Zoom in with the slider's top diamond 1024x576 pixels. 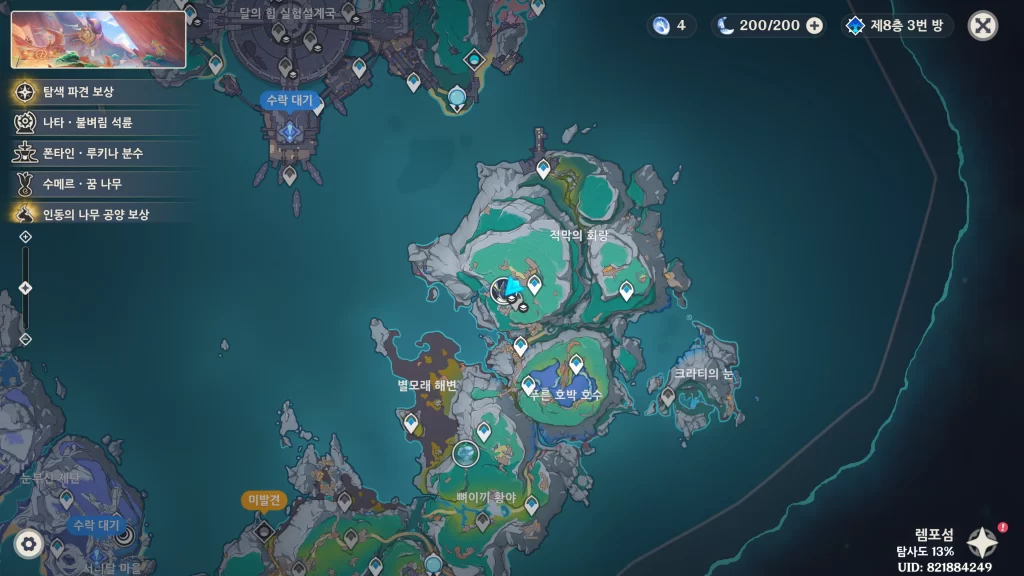tap(26, 237)
